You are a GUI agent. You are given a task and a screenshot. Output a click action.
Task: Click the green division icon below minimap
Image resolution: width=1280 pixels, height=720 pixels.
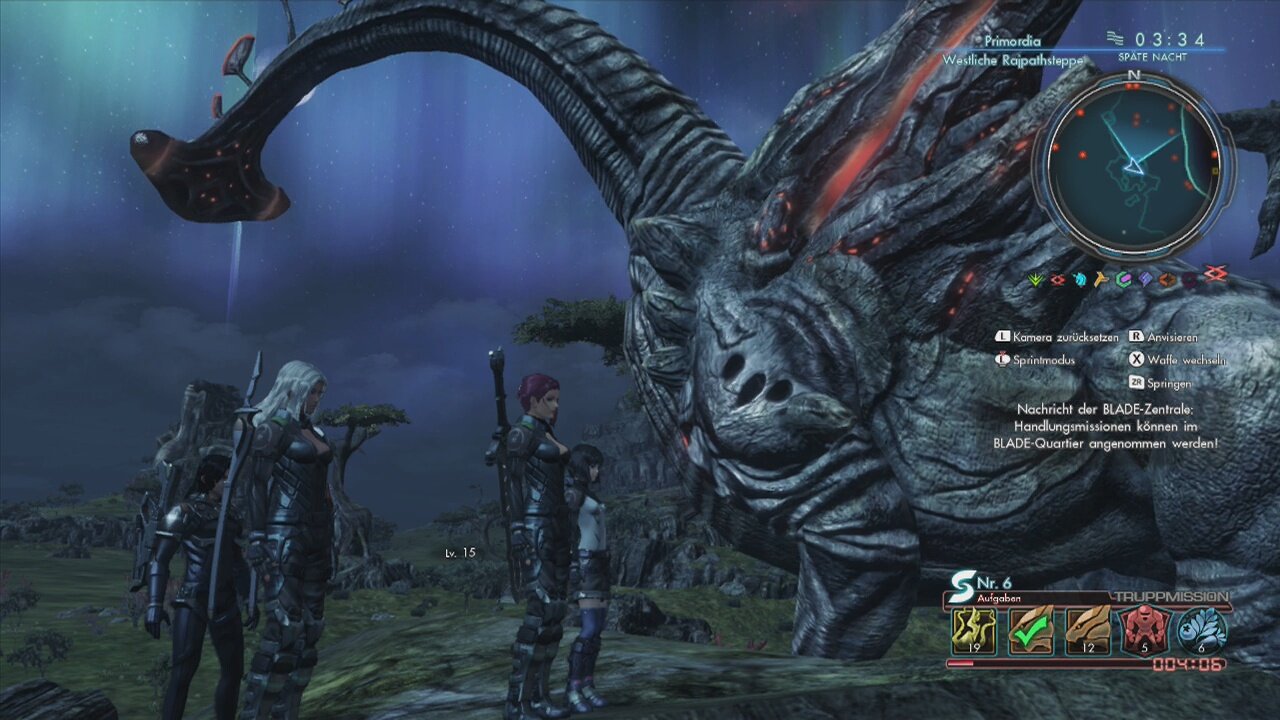point(1037,280)
